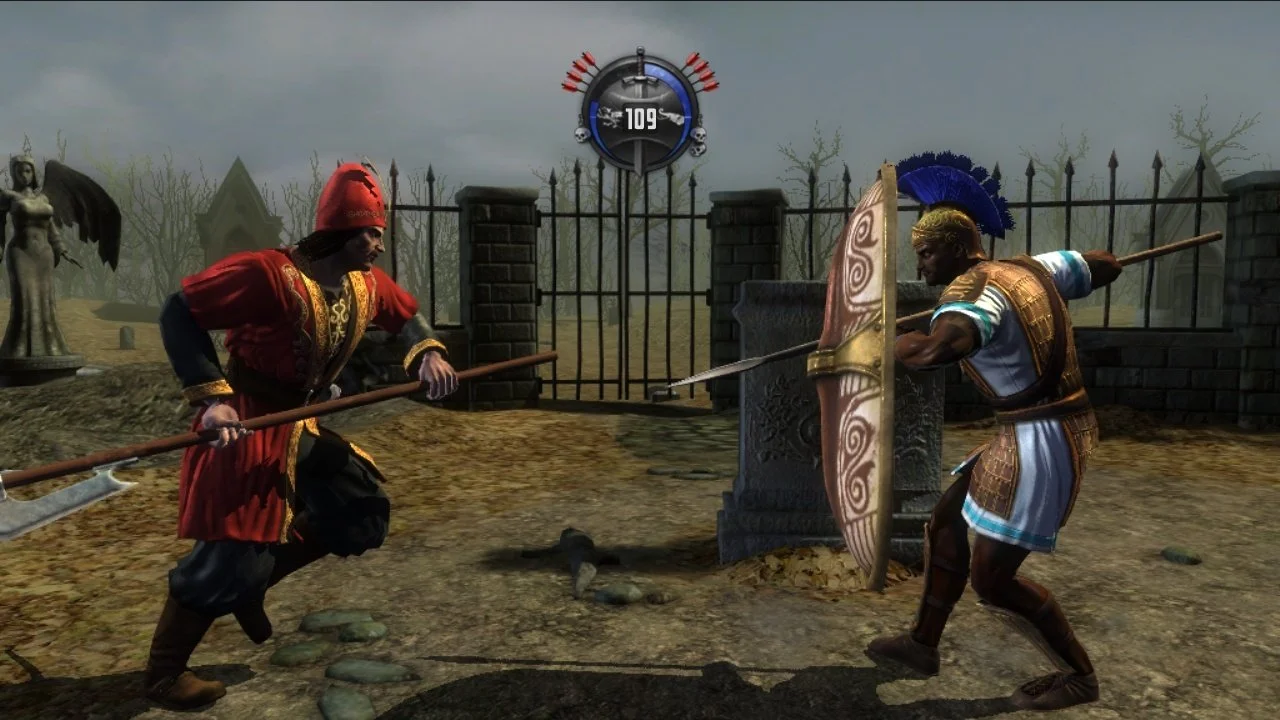Viewport: 1280px width, 720px height.
Task: Click the red arrows on the emblem's left side
Action: [x=580, y=72]
